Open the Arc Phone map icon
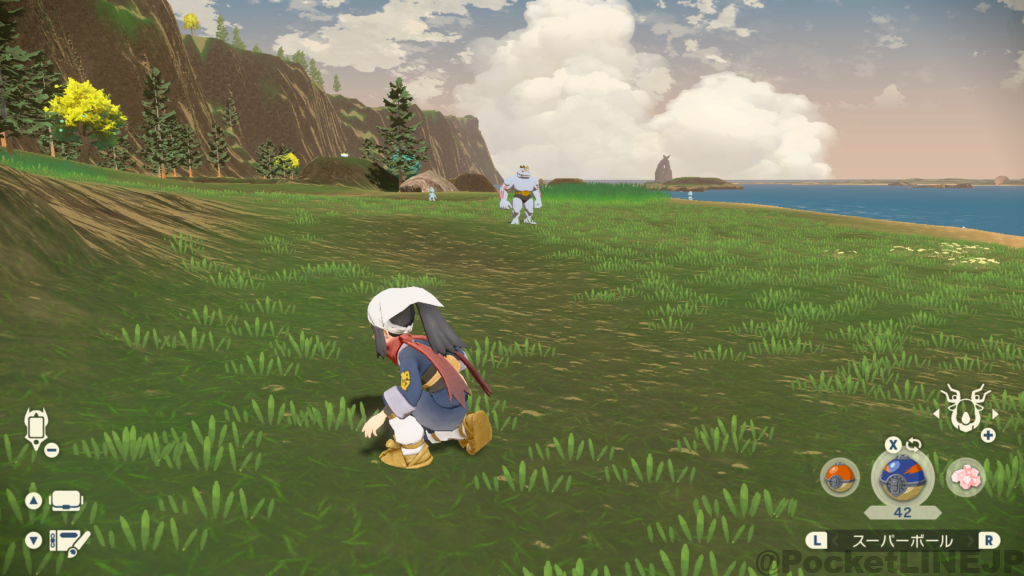 pos(37,427)
